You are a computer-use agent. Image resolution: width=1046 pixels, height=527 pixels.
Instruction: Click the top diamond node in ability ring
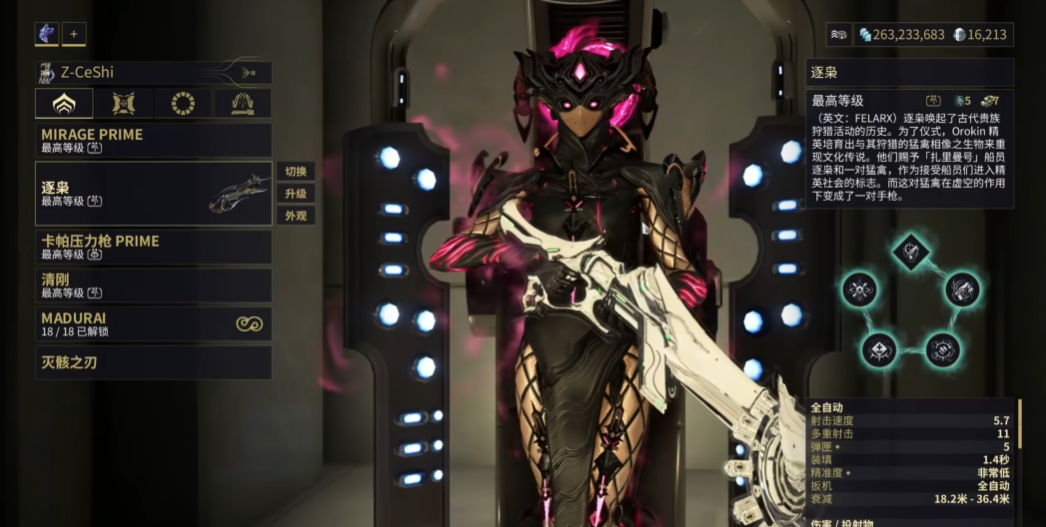[910, 249]
